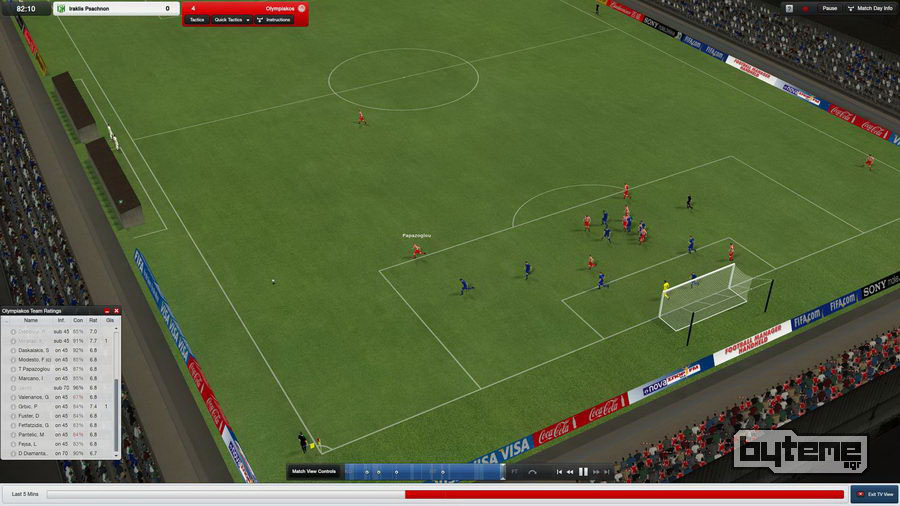Select Grbic row in ratings panel
The image size is (900, 506).
tap(31, 406)
